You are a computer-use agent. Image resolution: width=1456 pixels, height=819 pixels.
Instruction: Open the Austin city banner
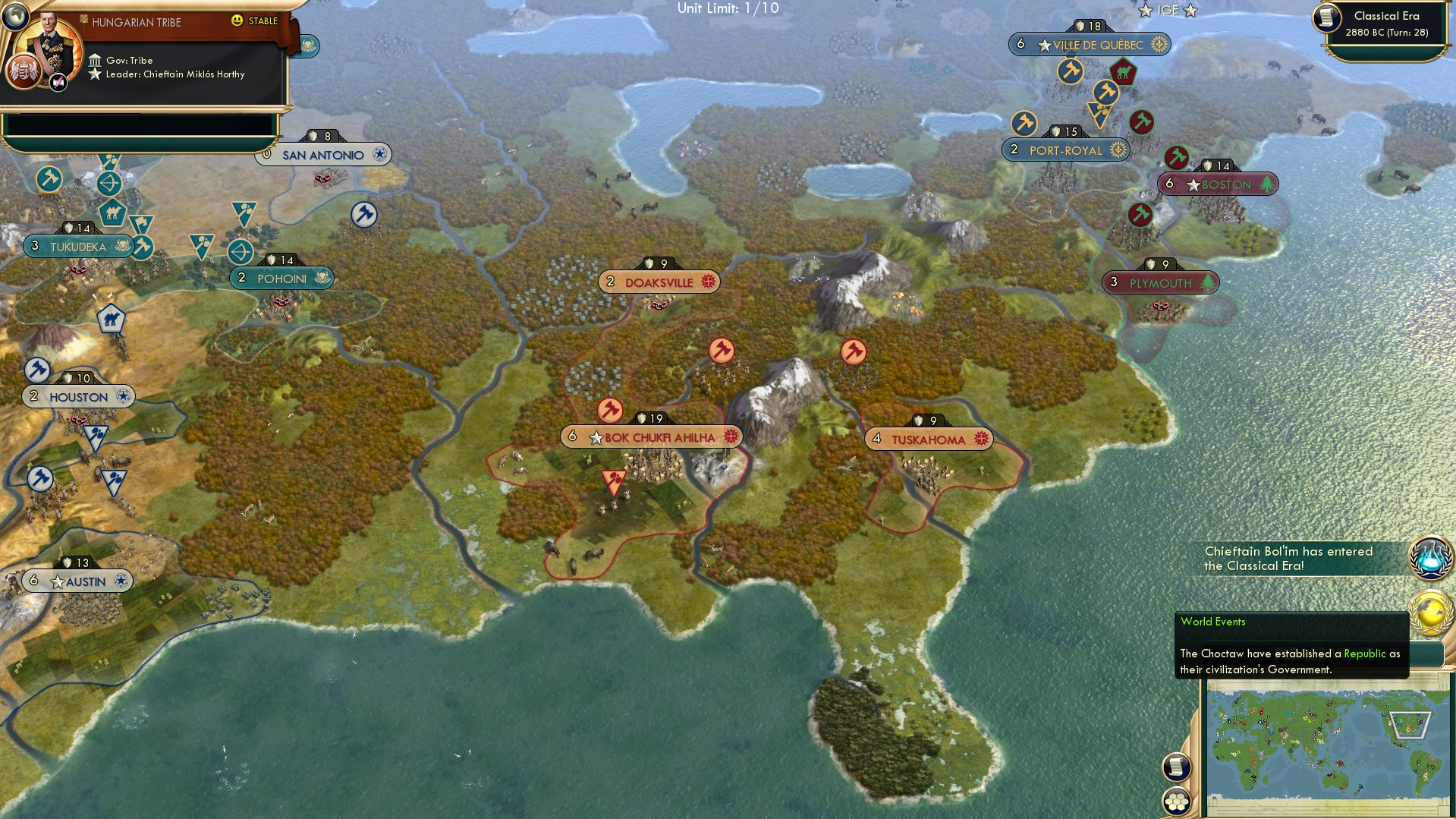(x=76, y=581)
